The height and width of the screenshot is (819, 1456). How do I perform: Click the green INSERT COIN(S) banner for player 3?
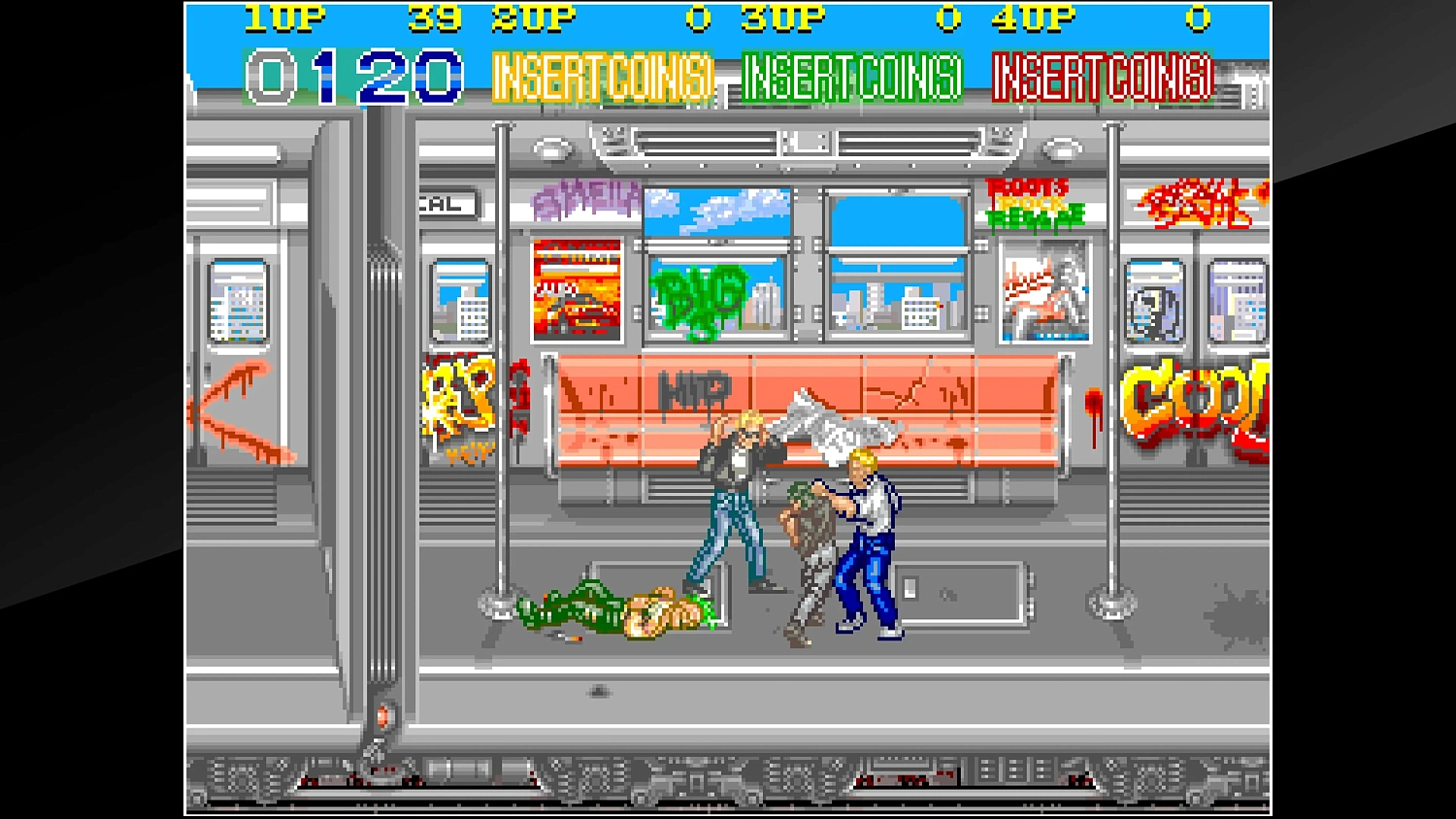pos(852,75)
